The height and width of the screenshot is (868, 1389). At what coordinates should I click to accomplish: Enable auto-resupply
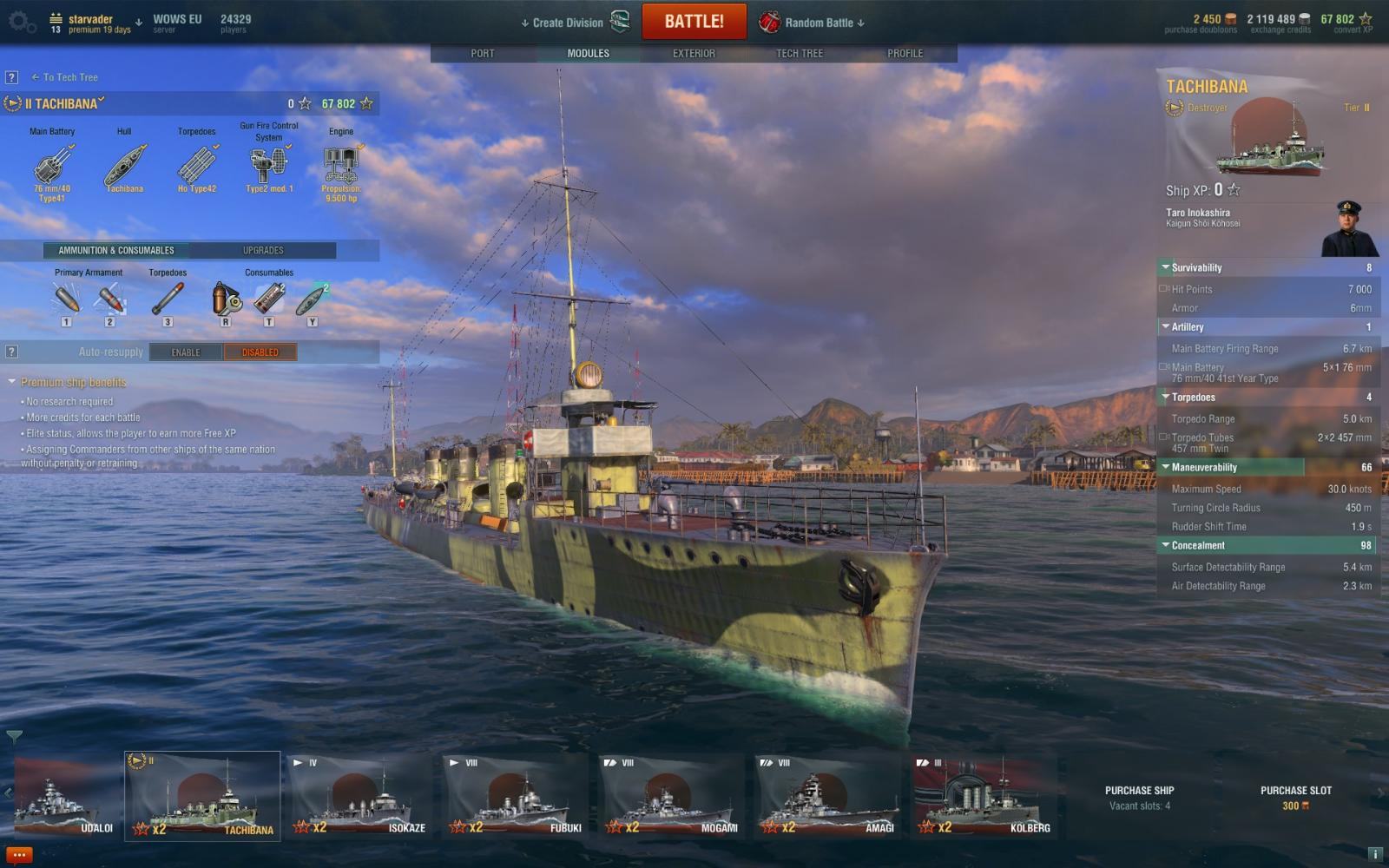tap(185, 352)
